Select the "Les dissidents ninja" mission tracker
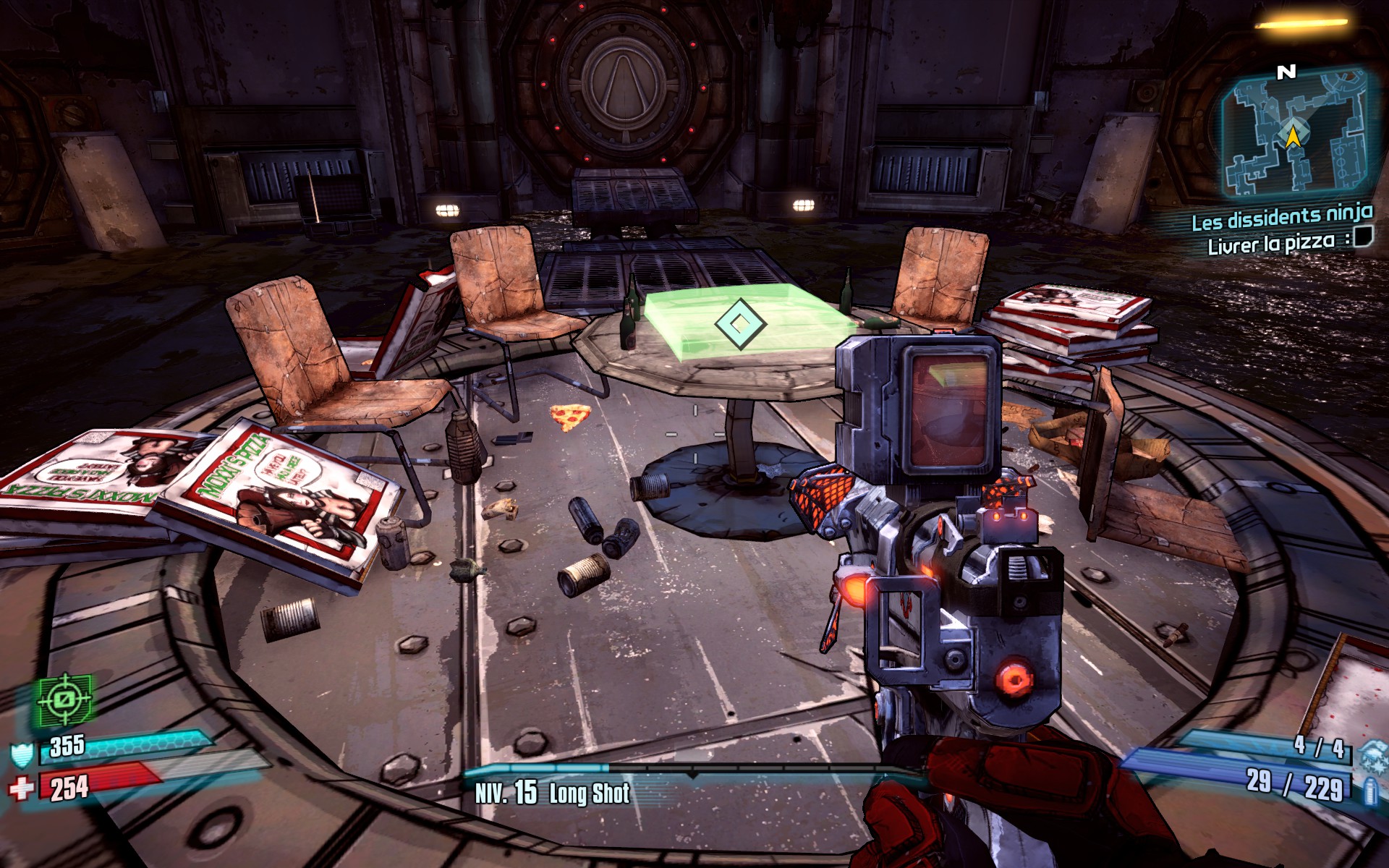 (1281, 216)
